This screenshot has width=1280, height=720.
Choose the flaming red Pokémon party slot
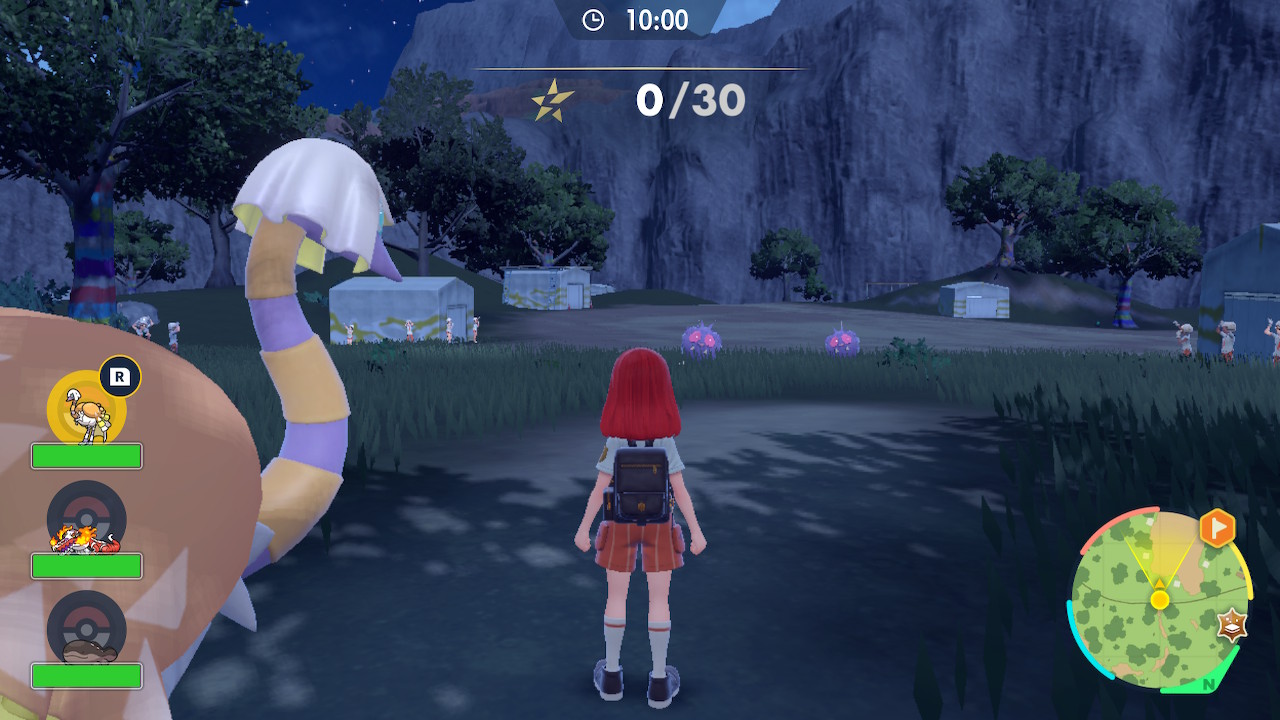tap(86, 523)
